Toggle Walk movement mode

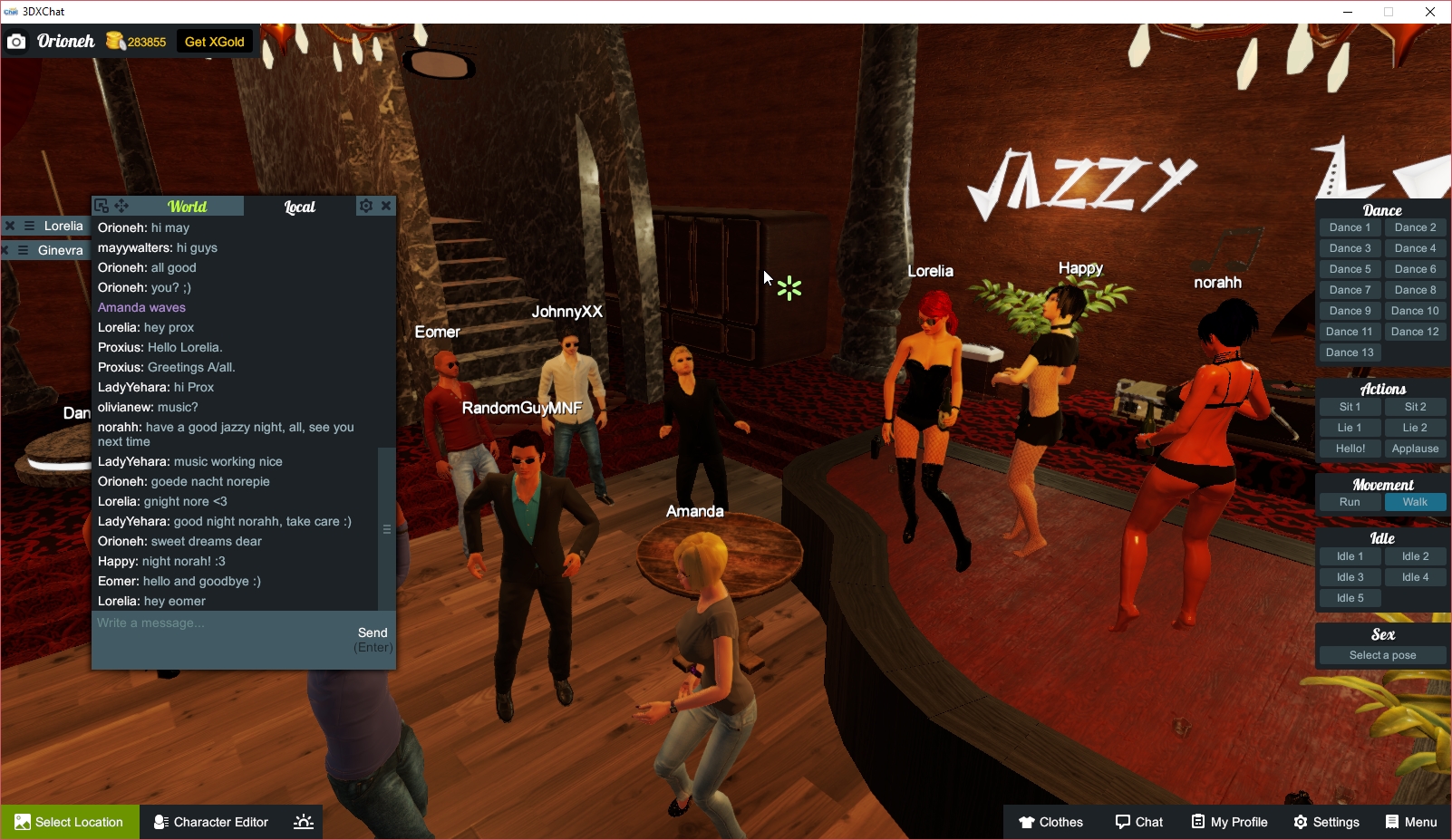point(1415,501)
